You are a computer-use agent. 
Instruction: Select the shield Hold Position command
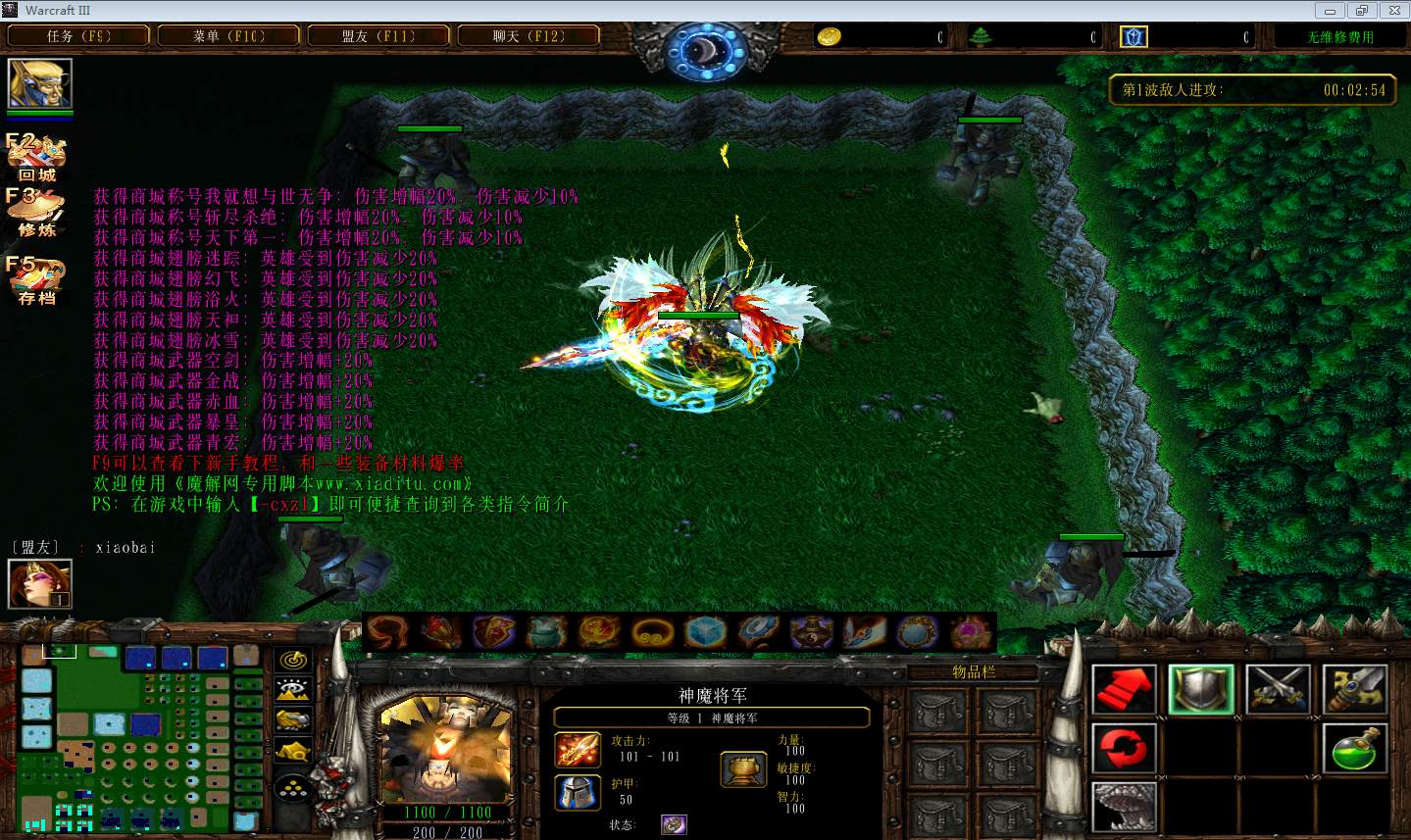point(1201,689)
